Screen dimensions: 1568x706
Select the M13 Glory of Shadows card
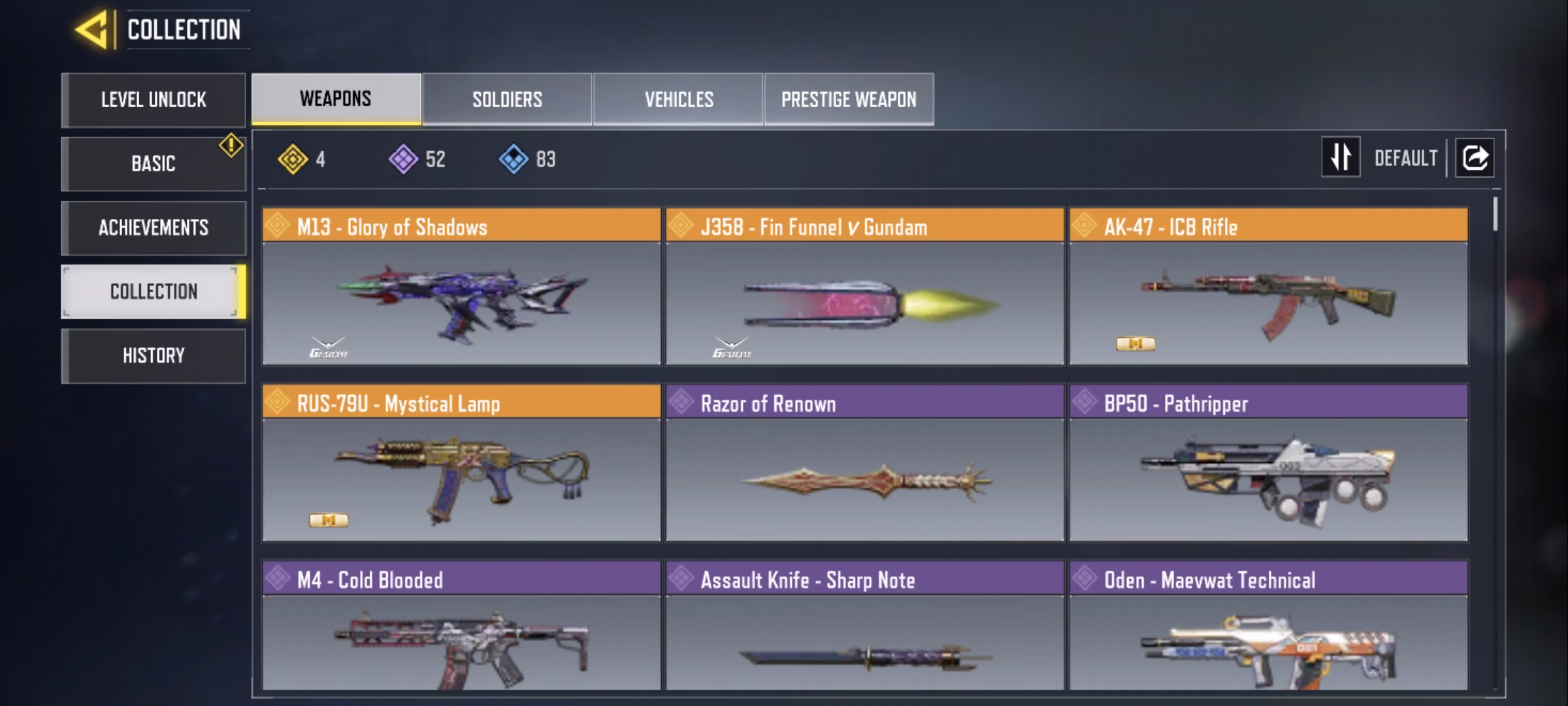[461, 288]
